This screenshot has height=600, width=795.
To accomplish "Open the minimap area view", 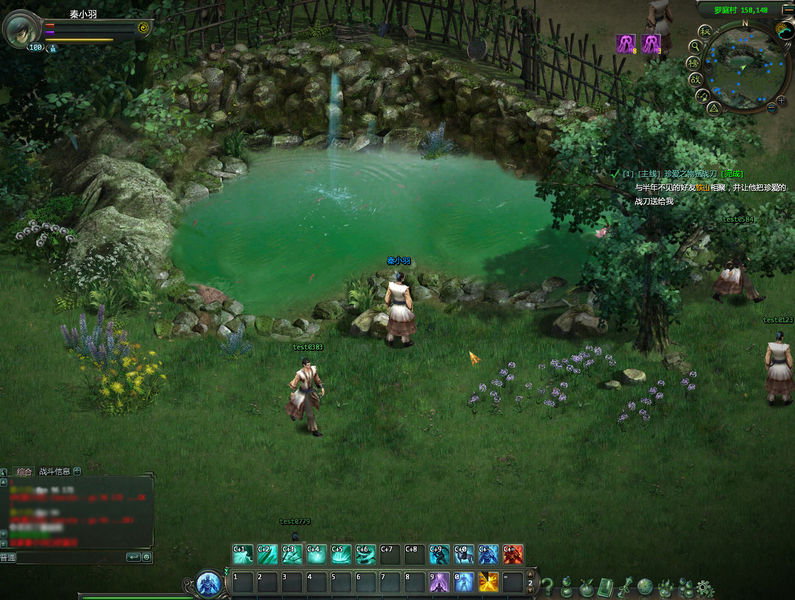I will [748, 64].
